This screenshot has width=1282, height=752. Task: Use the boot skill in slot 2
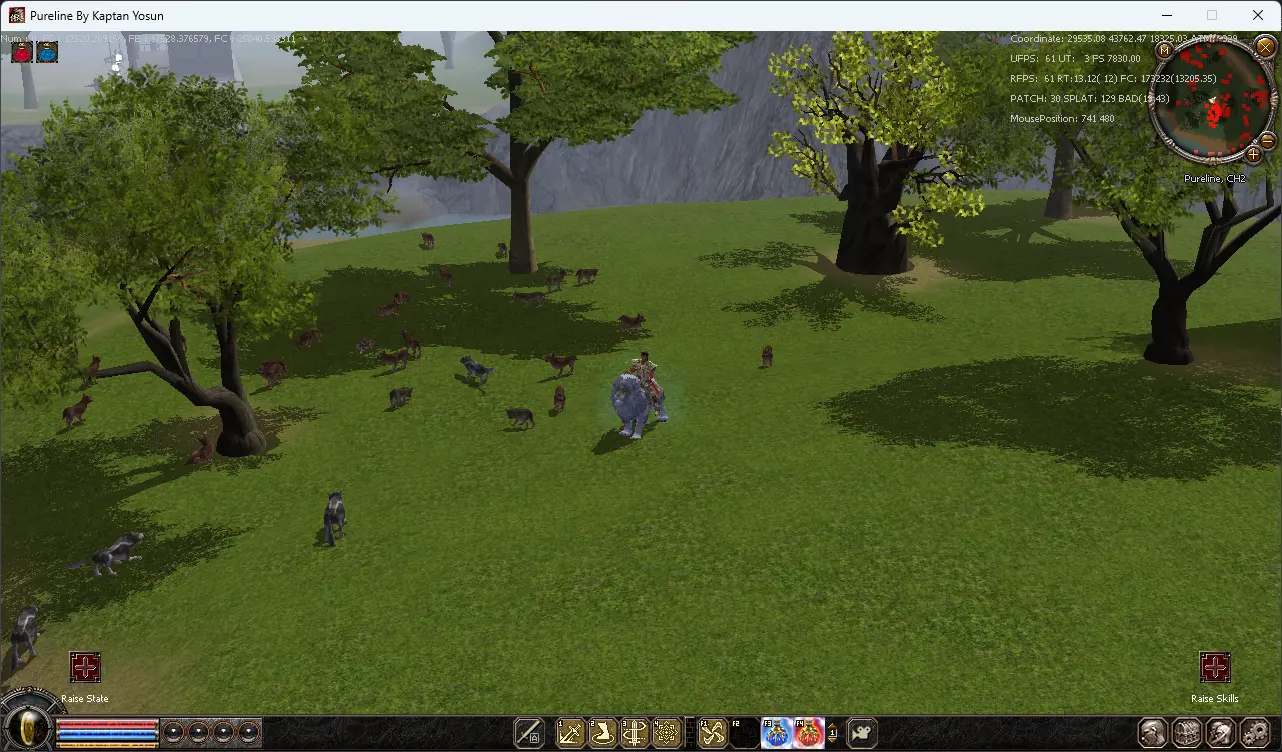point(603,733)
